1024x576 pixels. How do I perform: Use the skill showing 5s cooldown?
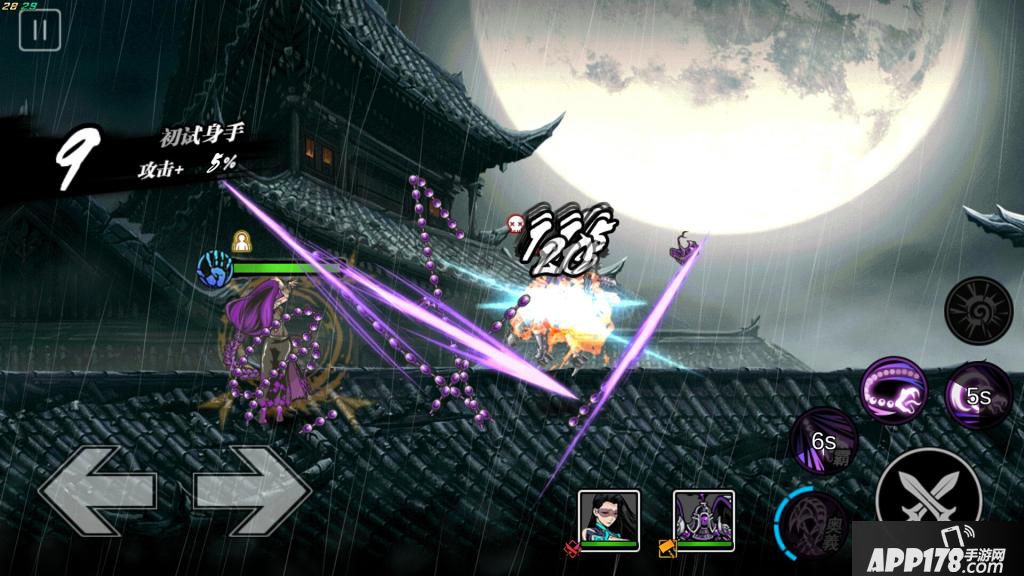click(978, 395)
